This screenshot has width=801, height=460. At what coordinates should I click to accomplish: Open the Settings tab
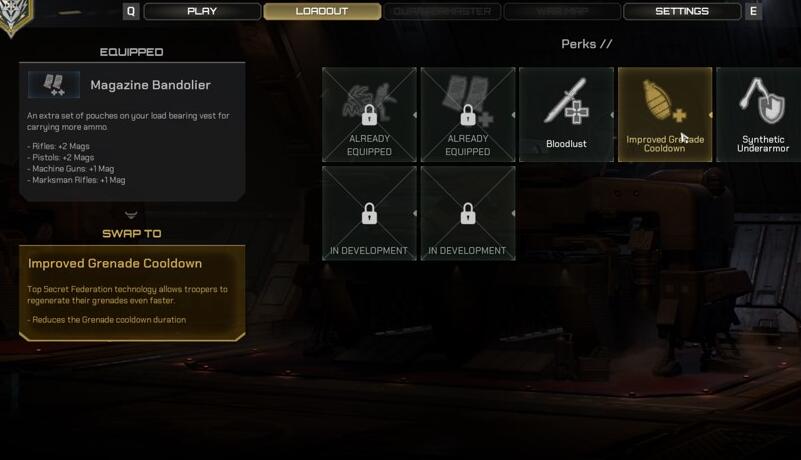pos(681,11)
